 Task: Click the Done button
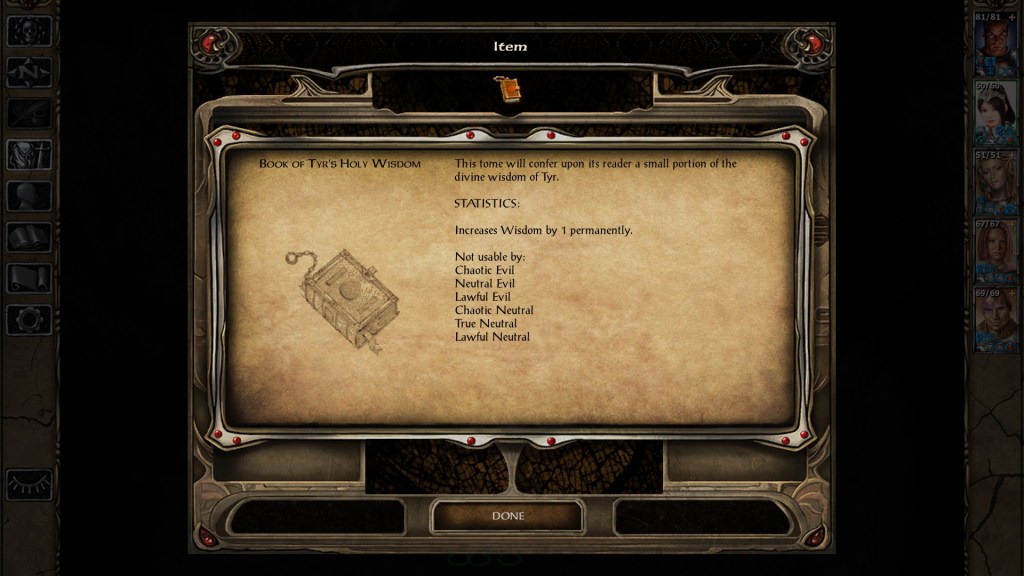coord(507,516)
